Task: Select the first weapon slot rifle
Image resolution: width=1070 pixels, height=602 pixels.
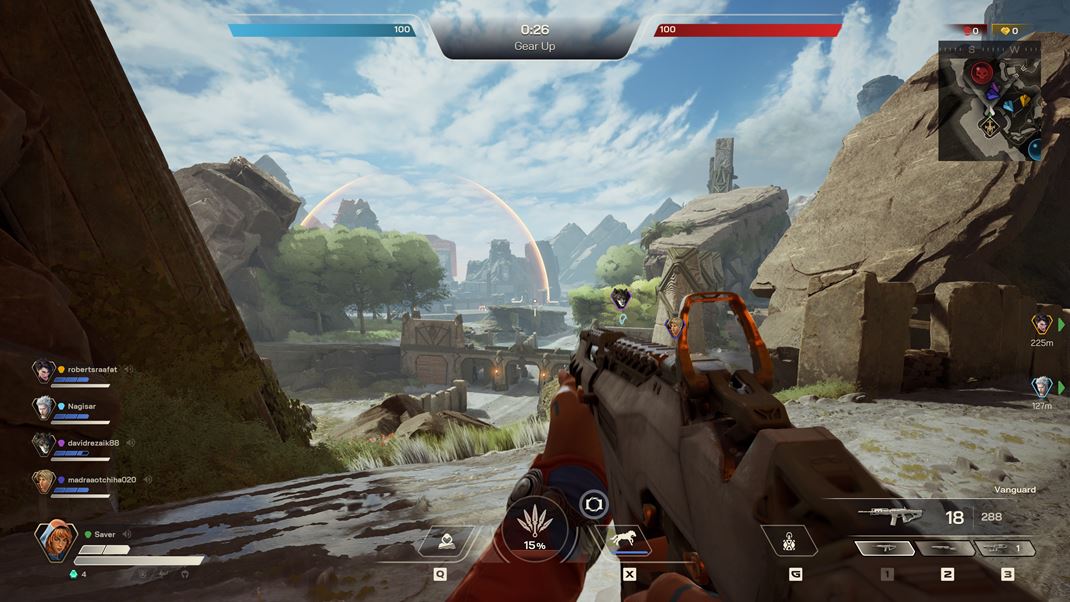Action: [886, 548]
